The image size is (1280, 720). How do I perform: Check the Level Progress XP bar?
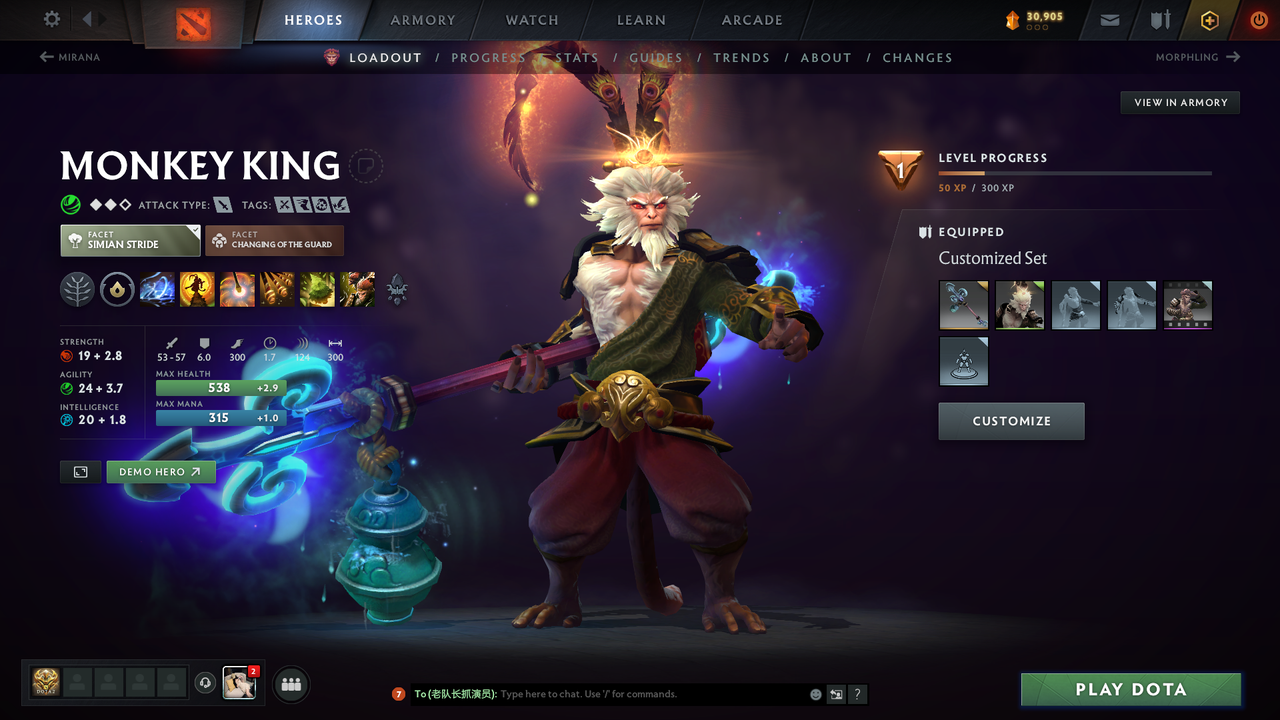click(x=1075, y=171)
